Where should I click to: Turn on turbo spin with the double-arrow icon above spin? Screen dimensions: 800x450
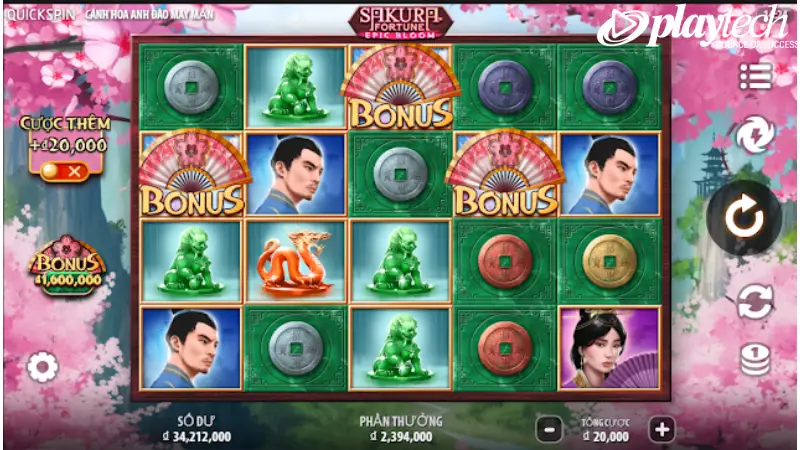coord(755,135)
